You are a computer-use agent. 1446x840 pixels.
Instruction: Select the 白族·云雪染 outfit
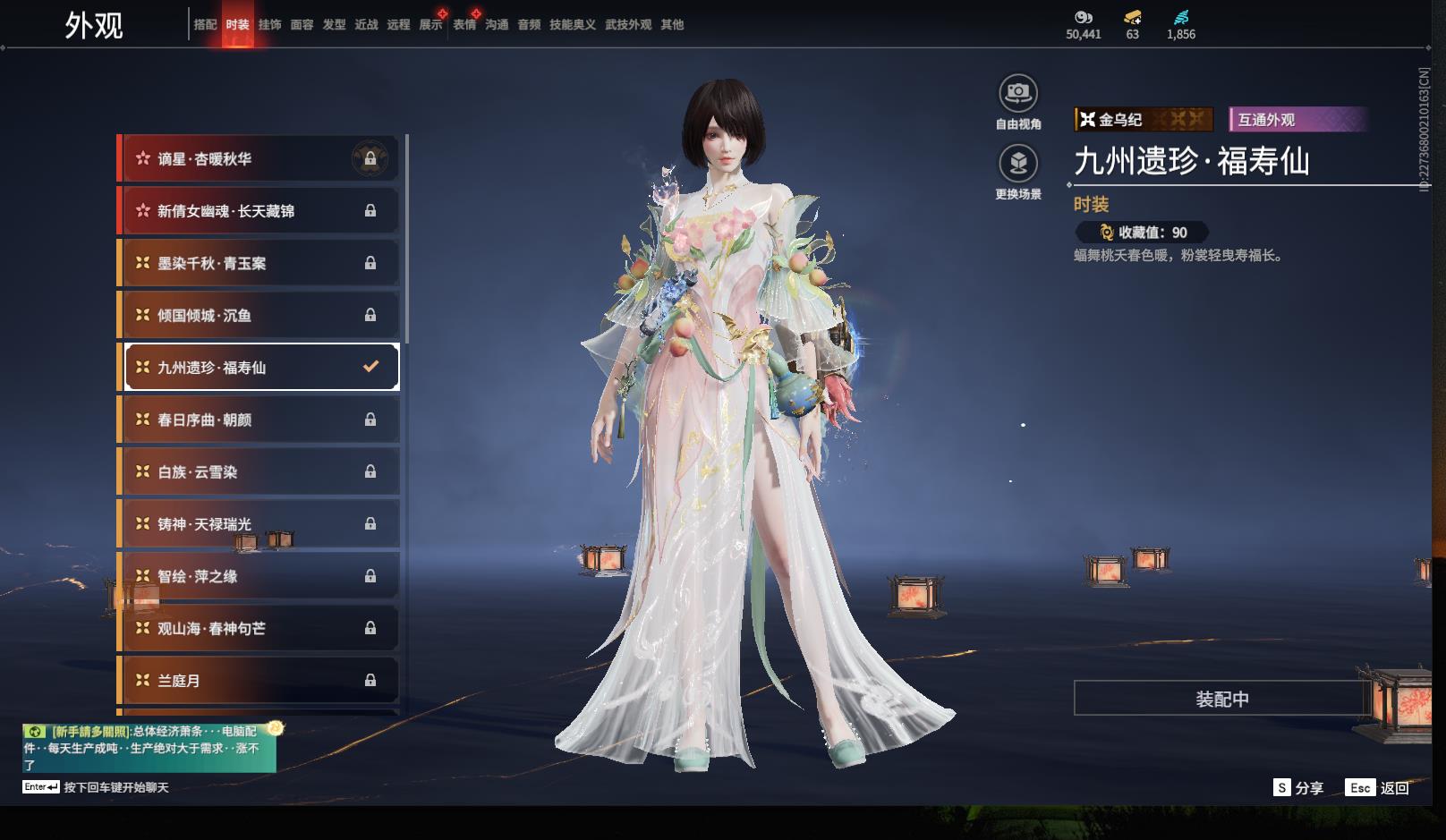259,471
